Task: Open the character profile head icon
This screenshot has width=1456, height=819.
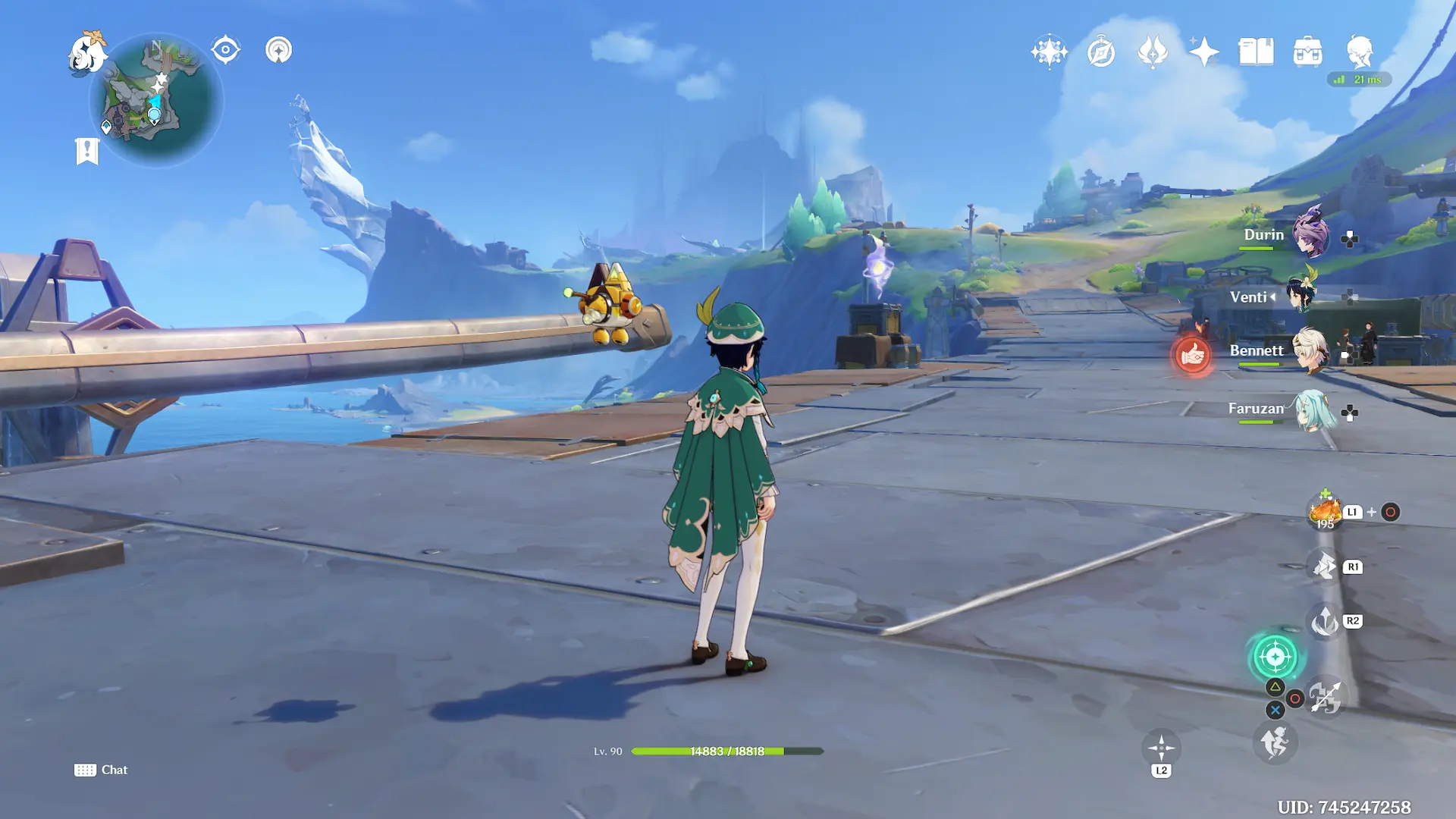Action: click(x=1359, y=52)
